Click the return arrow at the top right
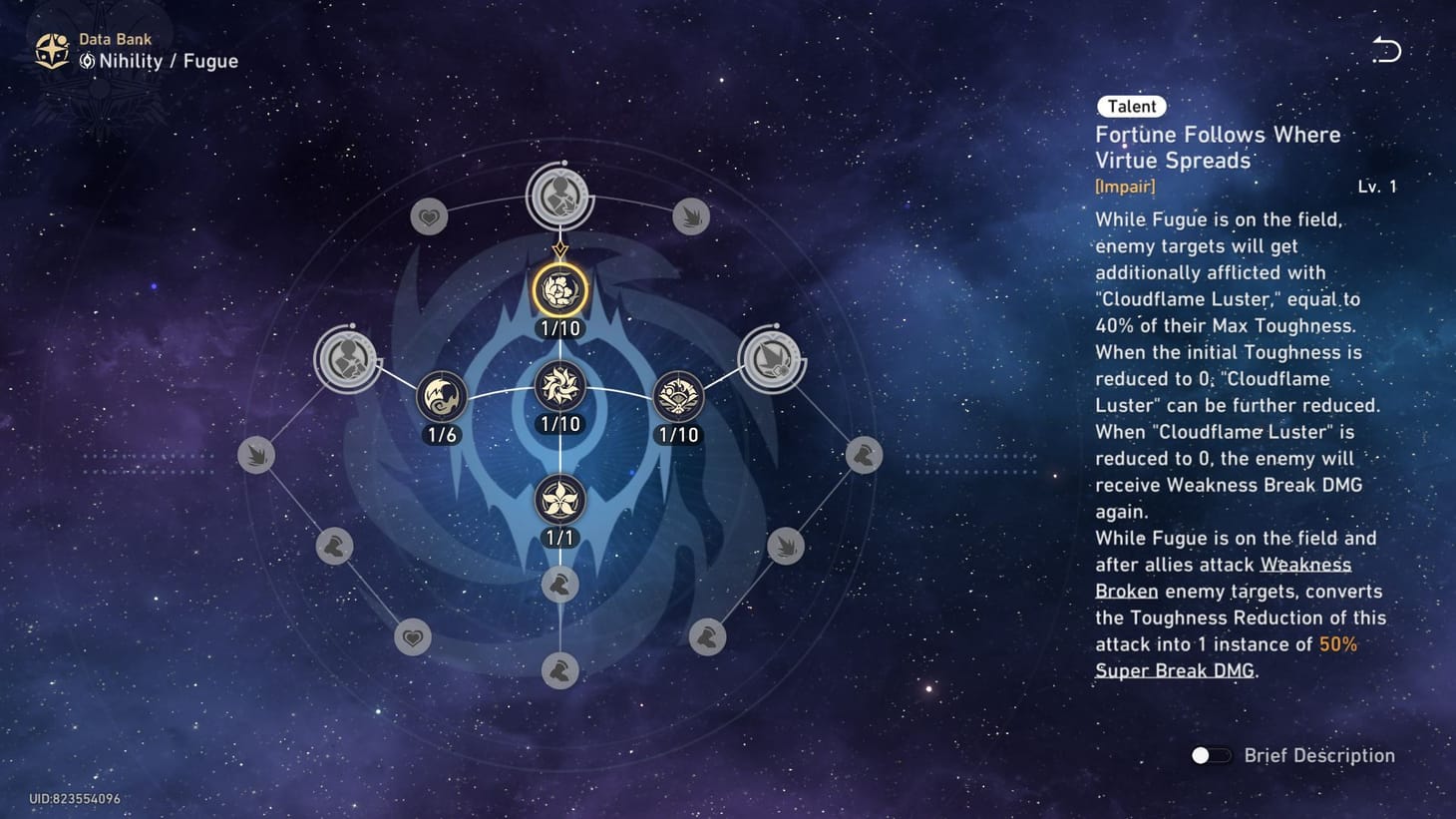 point(1385,51)
